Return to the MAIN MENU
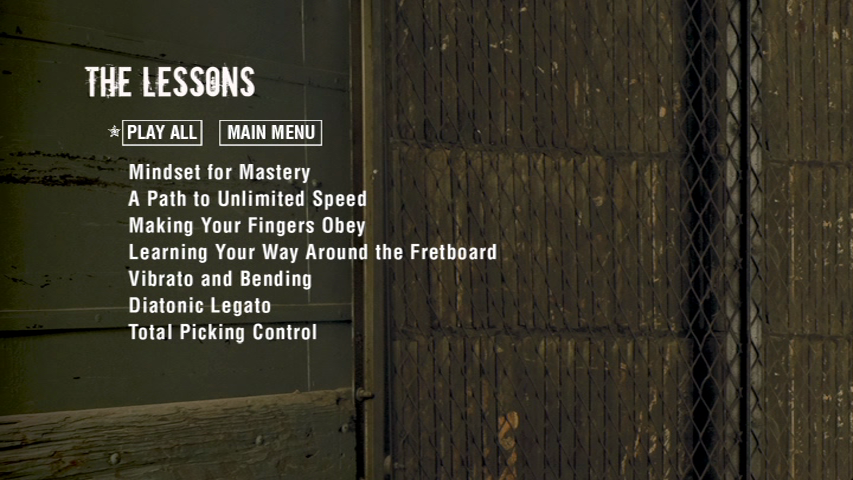The image size is (853, 480). (270, 133)
